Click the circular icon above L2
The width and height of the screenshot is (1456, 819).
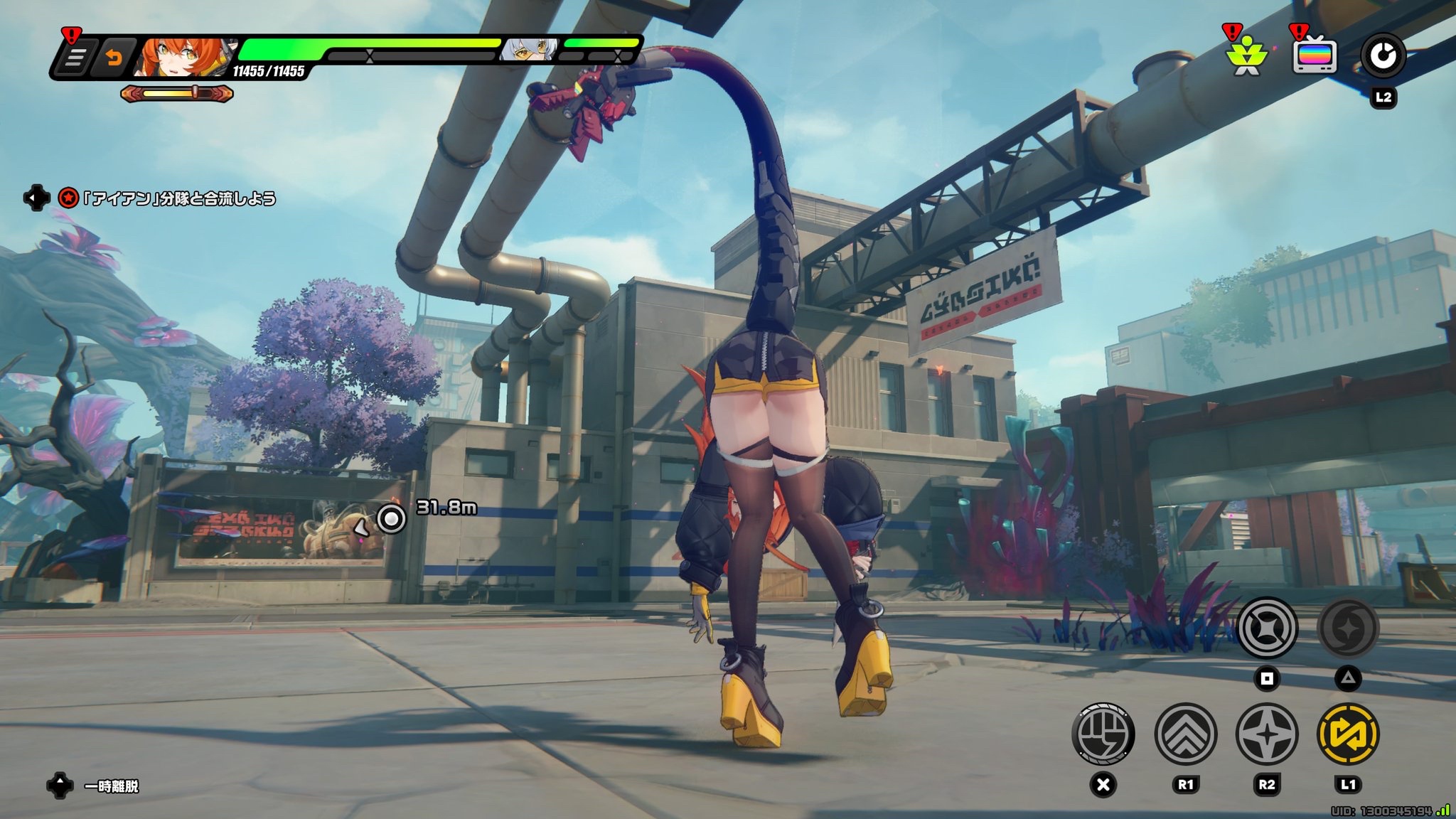tap(1383, 56)
